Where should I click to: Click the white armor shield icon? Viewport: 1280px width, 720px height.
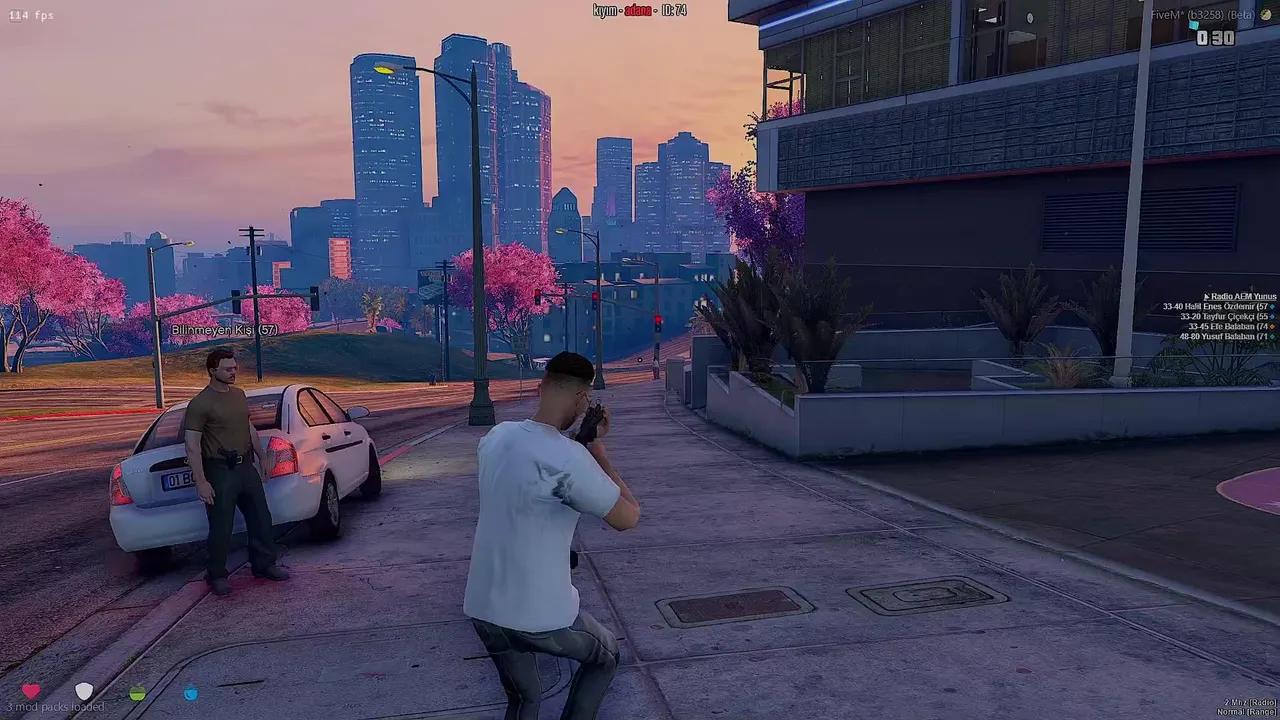pyautogui.click(x=85, y=691)
